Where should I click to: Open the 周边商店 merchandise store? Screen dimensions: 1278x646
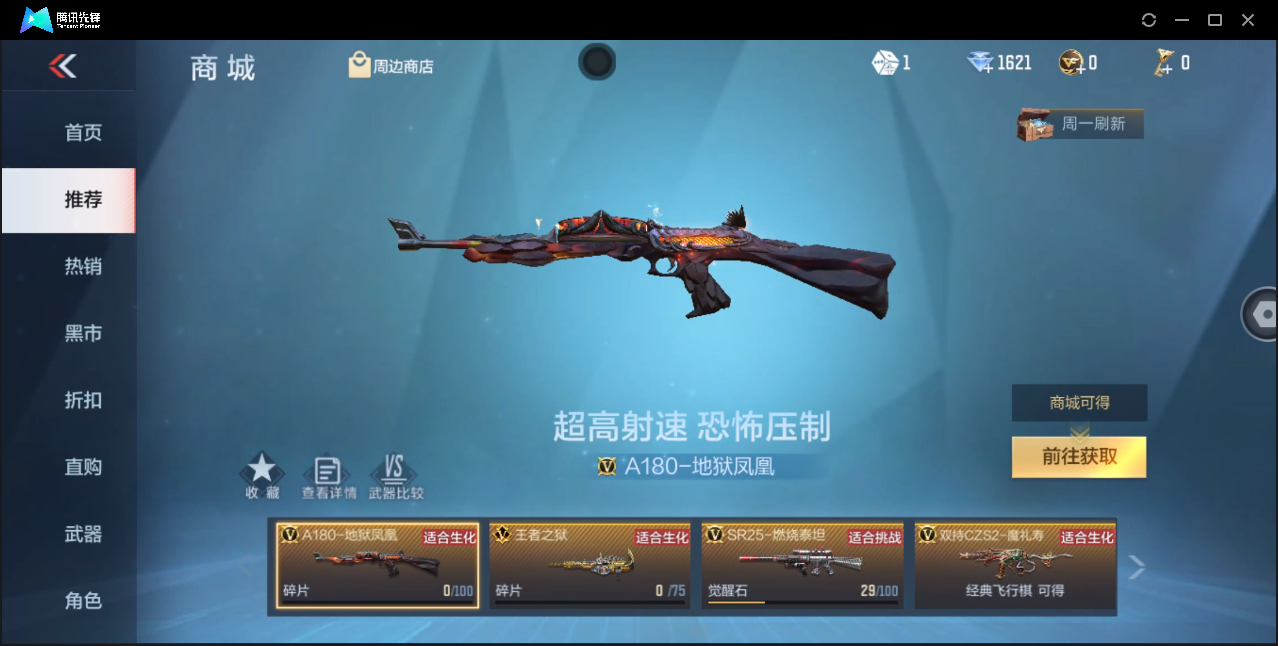pos(391,66)
